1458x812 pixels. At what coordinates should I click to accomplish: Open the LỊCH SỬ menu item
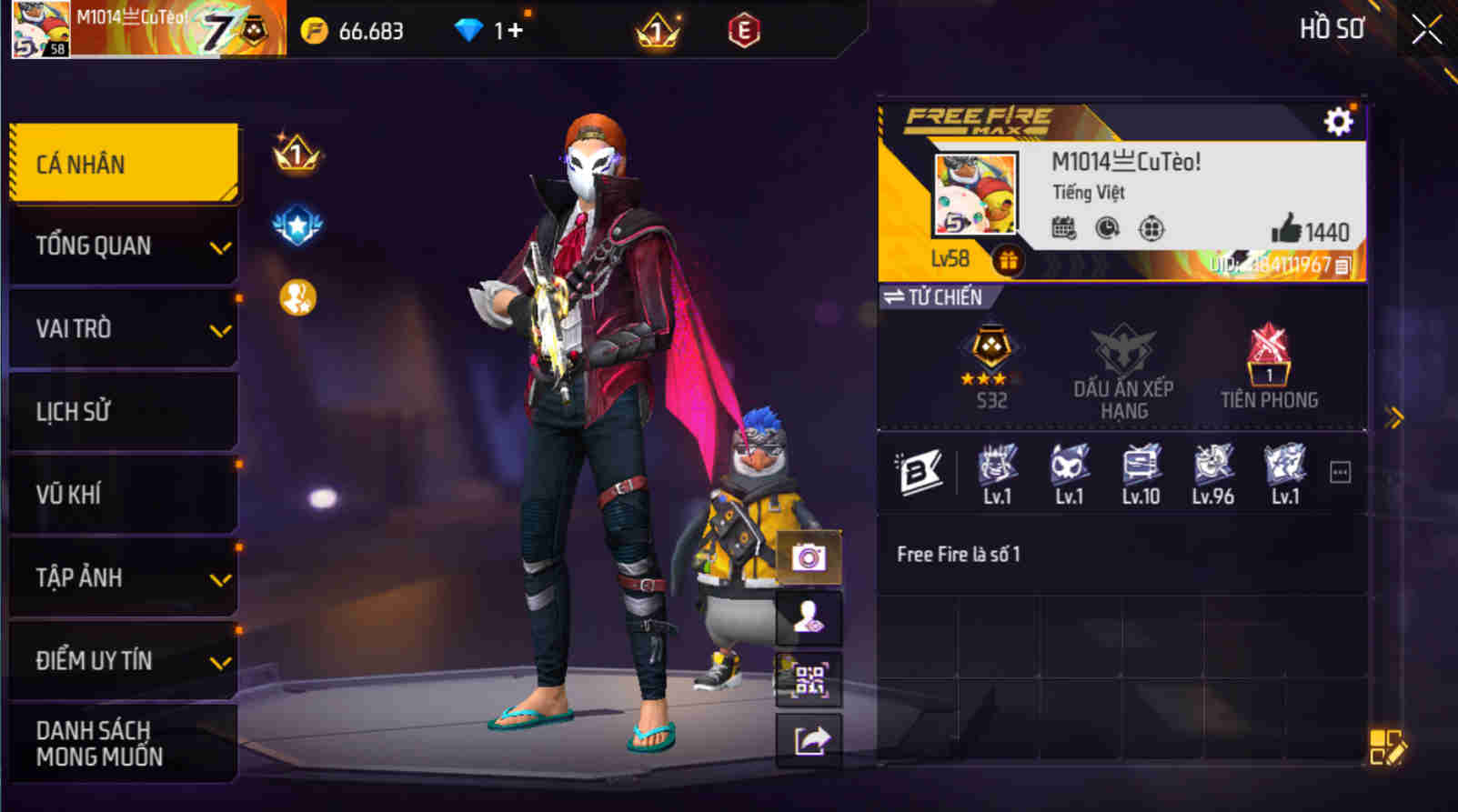[x=123, y=411]
